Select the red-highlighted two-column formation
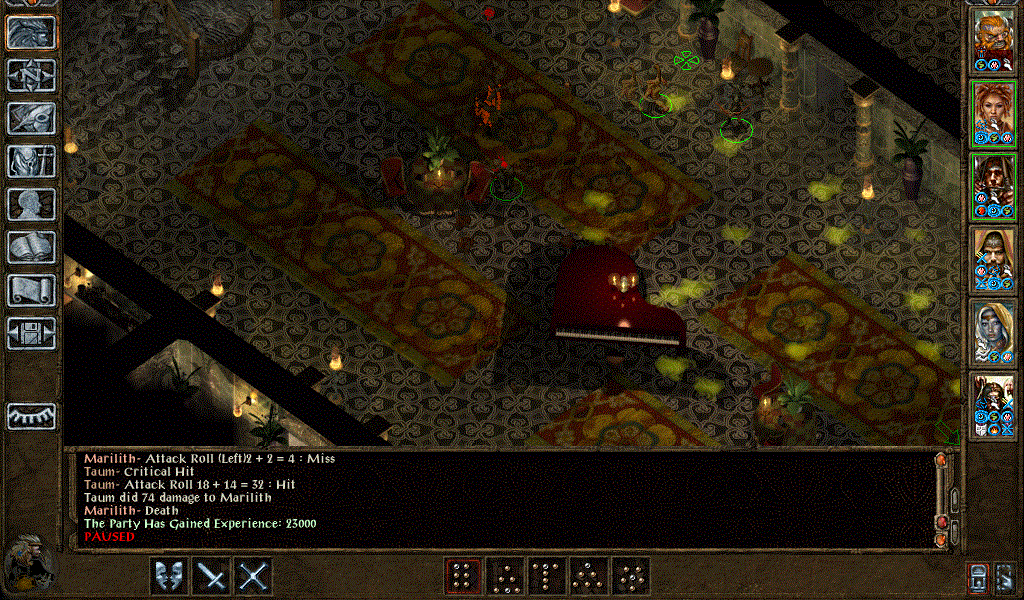This screenshot has height=600, width=1024. click(463, 576)
